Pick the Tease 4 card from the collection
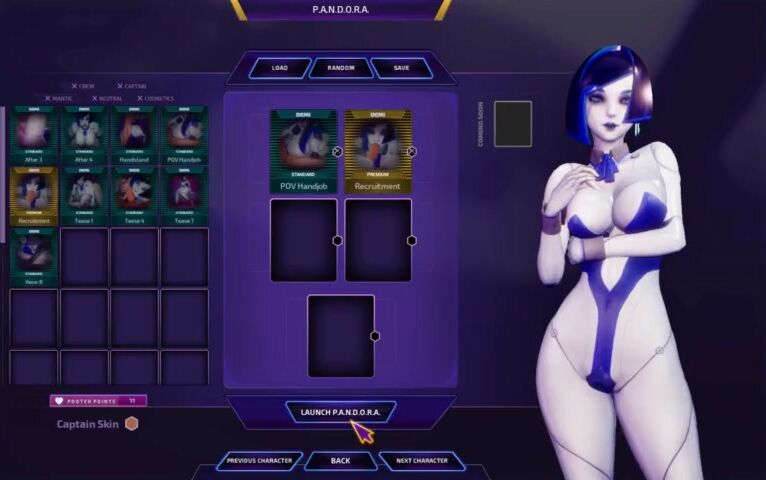This screenshot has height=480, width=766. 135,194
